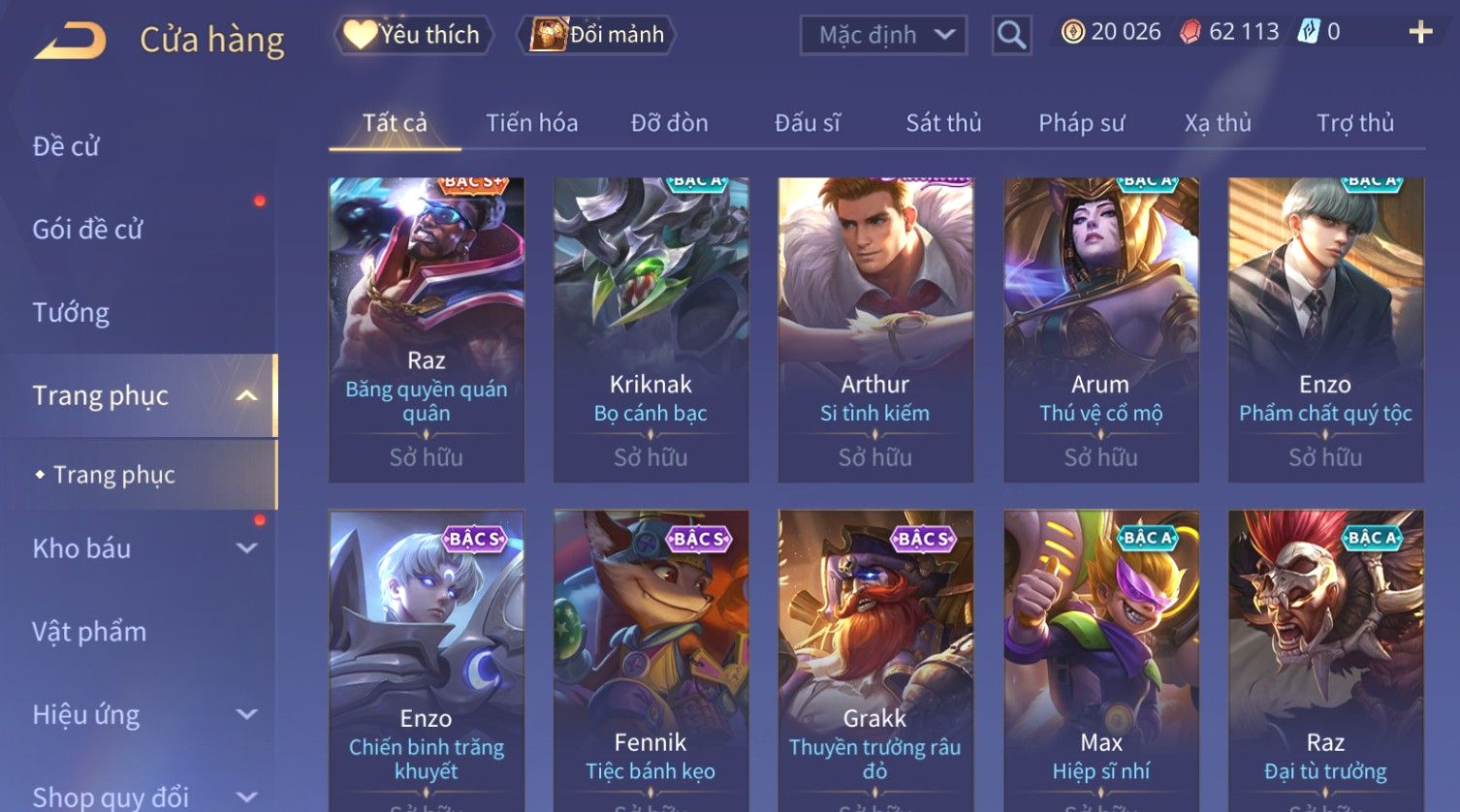The image size is (1460, 812).
Task: View the Arthur Si tình kiếm skin
Action: click(875, 329)
